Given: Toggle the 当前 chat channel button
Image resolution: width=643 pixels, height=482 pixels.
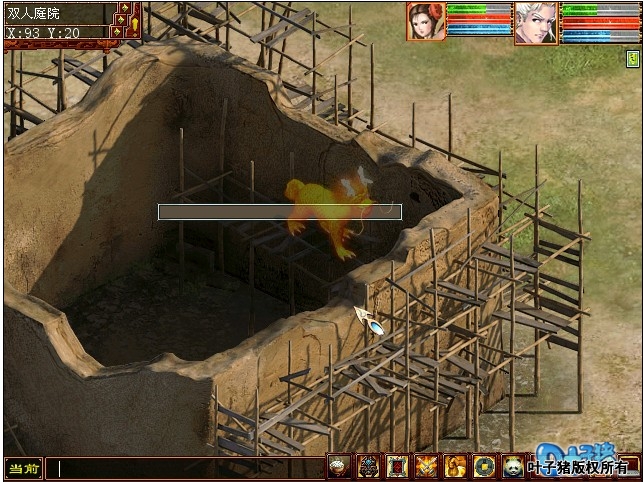Looking at the screenshot, I should 22,467.
